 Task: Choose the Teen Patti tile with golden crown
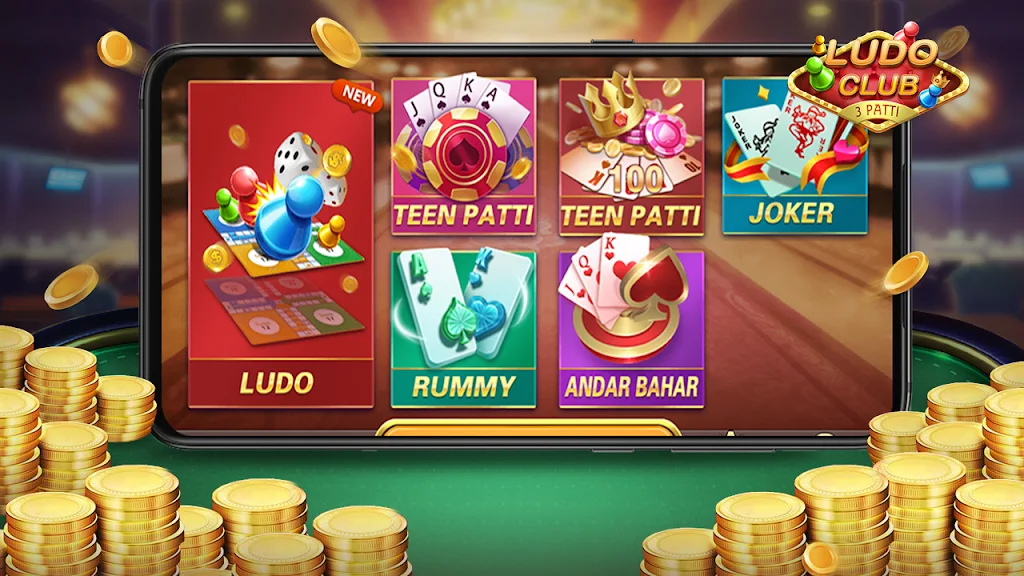[630, 157]
